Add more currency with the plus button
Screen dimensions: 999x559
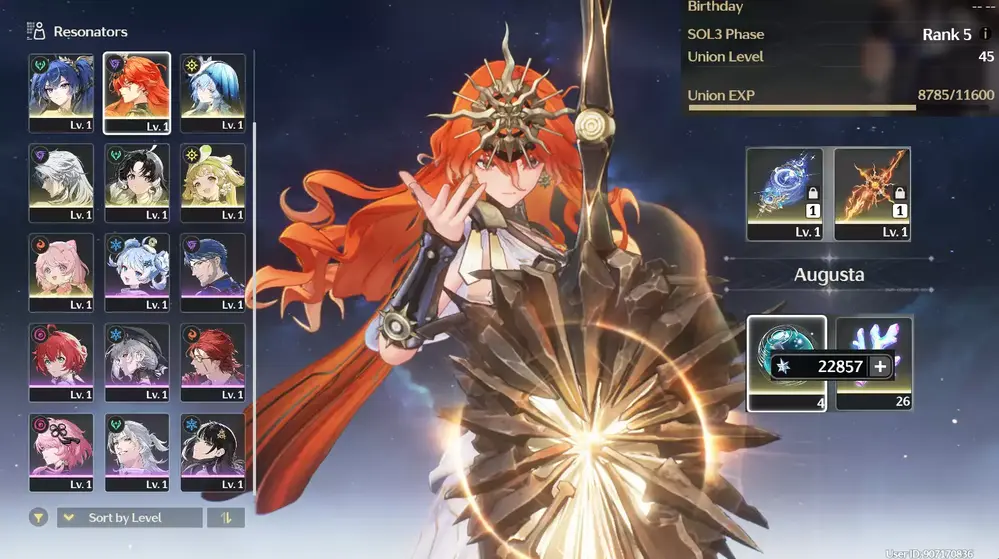point(880,367)
